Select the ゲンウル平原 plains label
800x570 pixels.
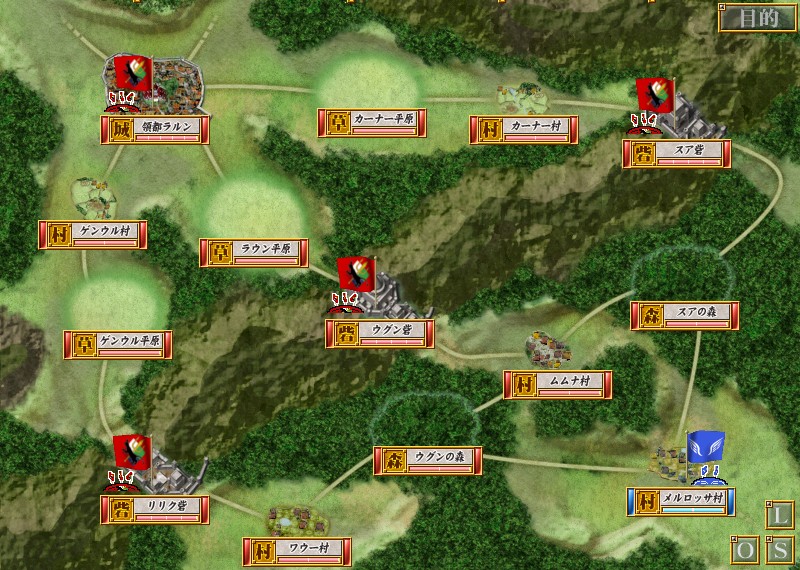[118, 345]
